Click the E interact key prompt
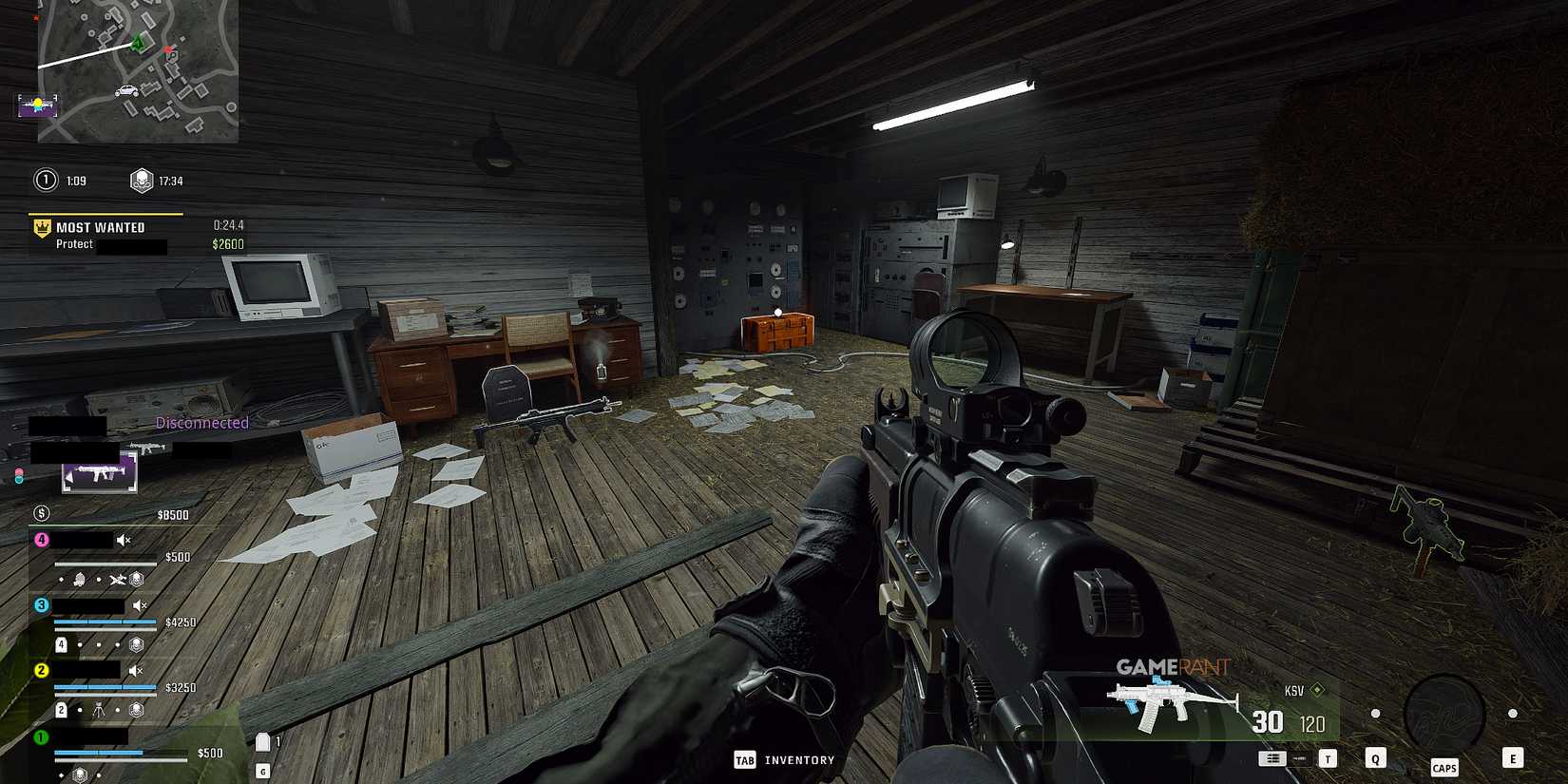 [1513, 758]
